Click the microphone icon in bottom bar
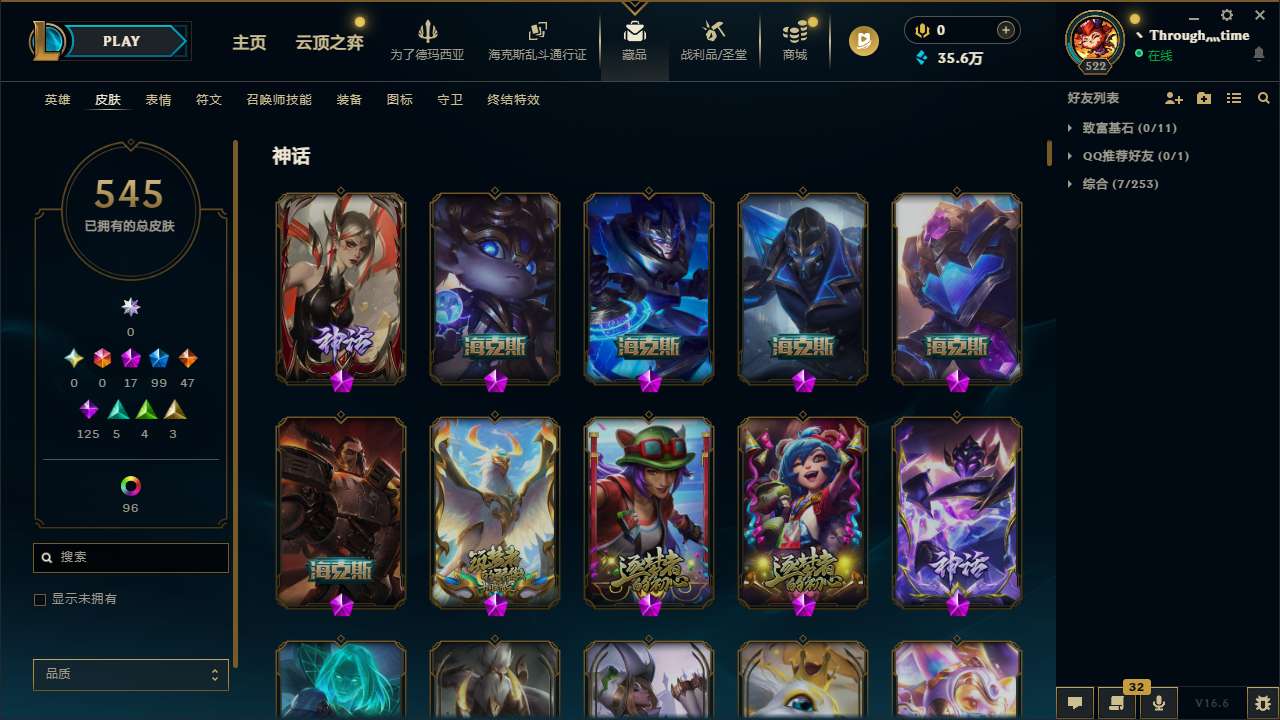This screenshot has height=720, width=1280. tap(1158, 703)
